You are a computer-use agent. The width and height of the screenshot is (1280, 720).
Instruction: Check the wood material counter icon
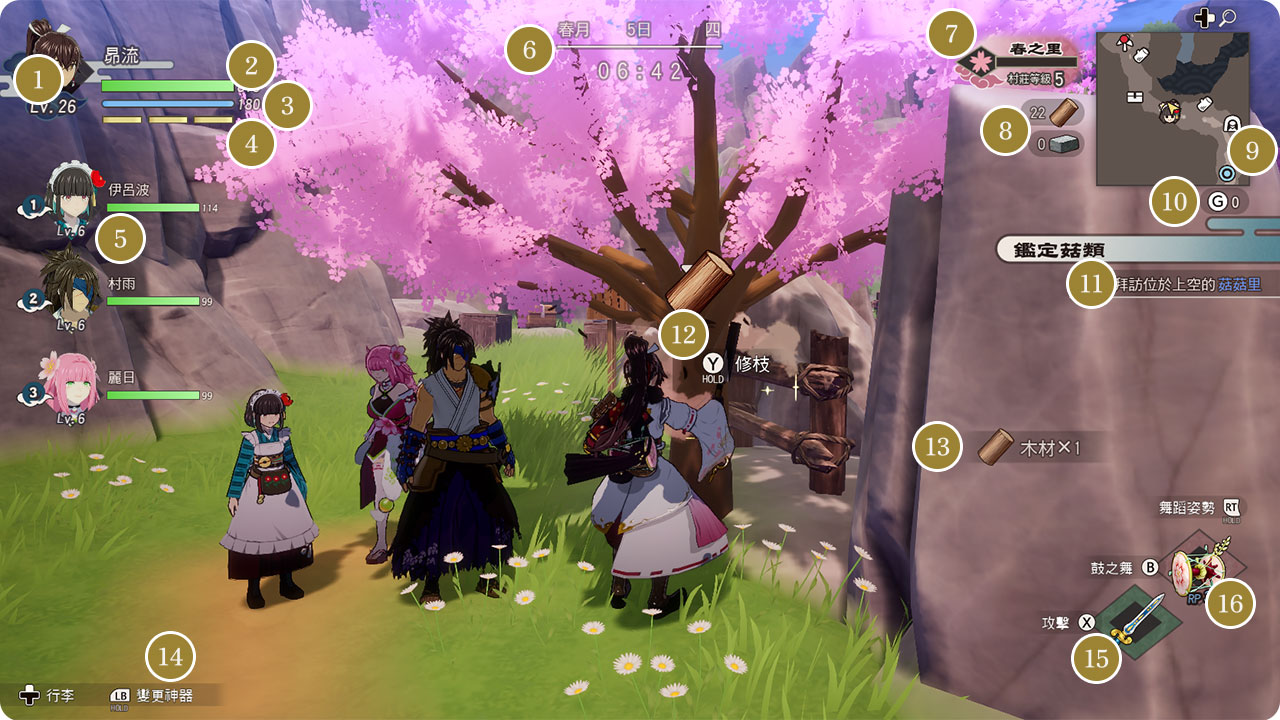(x=1065, y=112)
